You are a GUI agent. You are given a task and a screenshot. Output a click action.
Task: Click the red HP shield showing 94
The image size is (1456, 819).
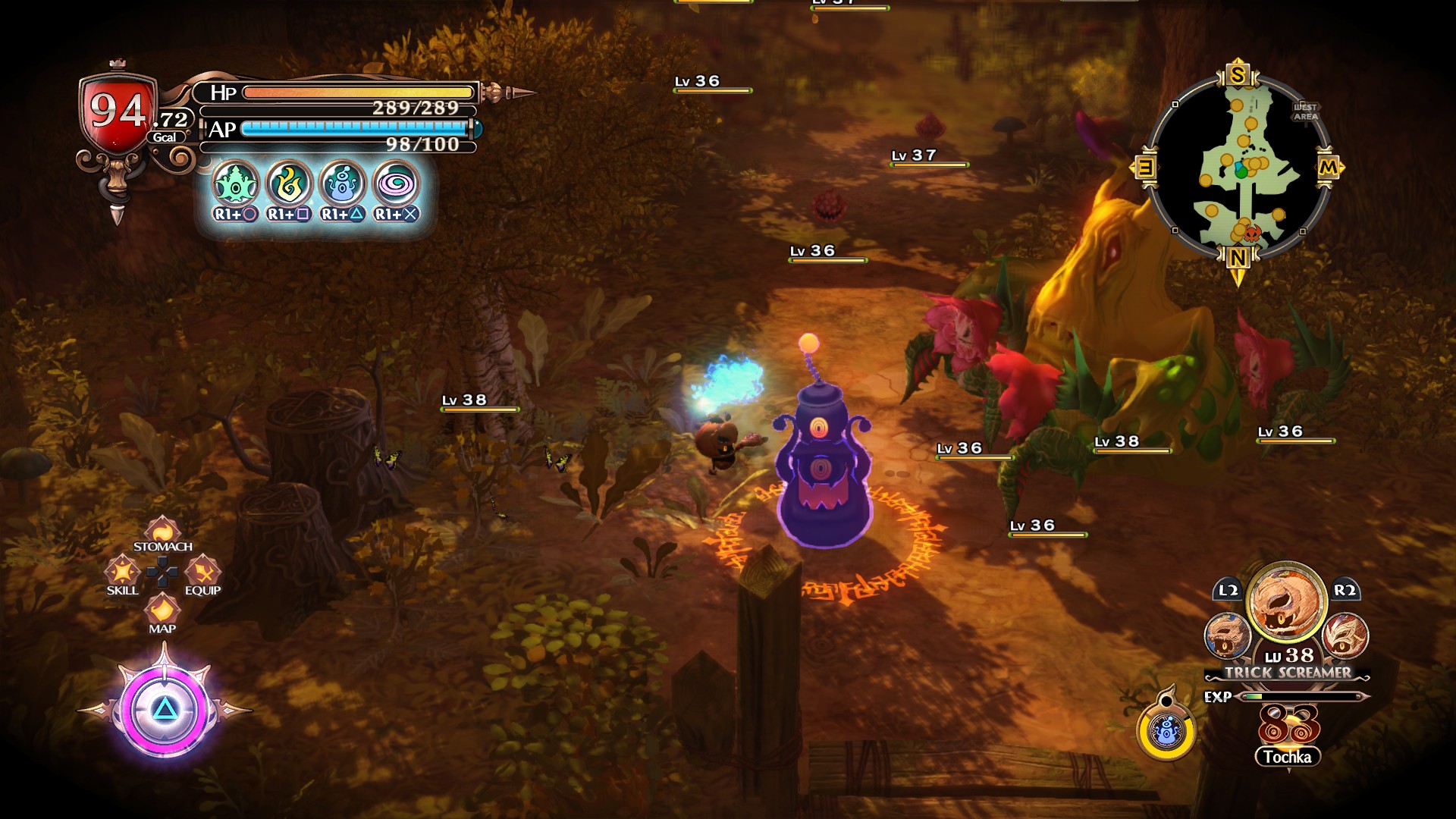click(115, 112)
